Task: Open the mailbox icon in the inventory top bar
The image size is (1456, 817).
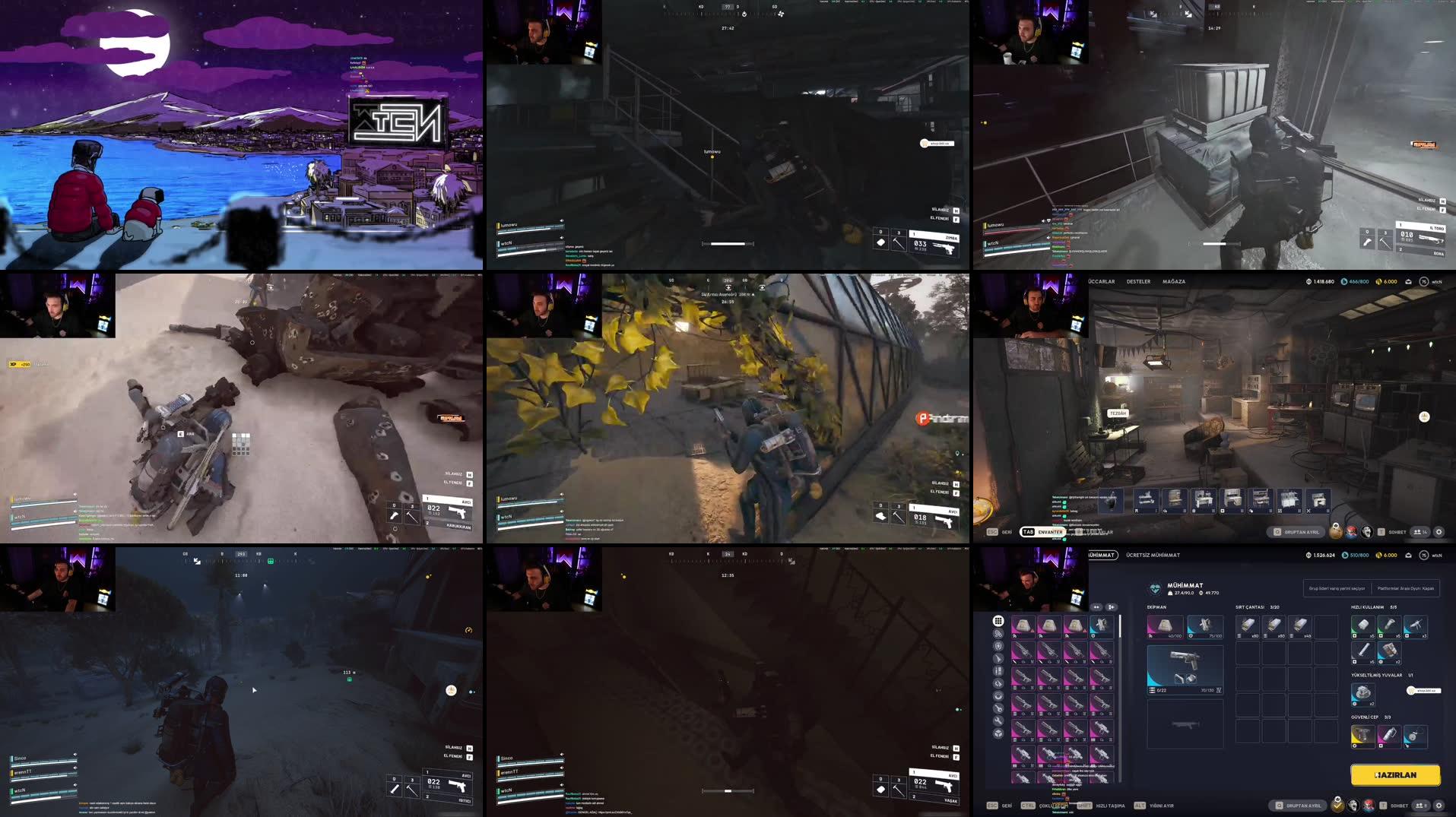Action: 1410,556
